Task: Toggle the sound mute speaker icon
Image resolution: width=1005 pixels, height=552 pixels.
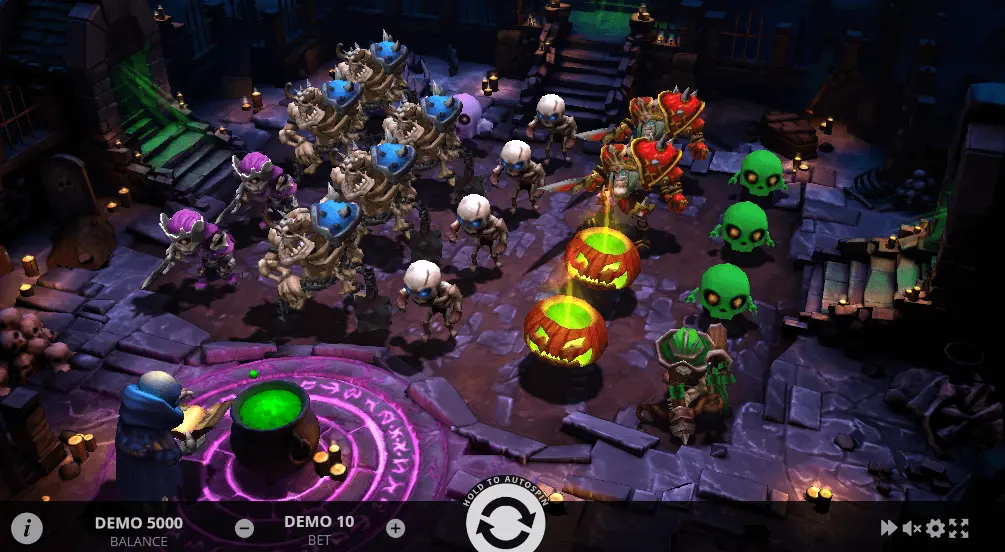Action: (911, 528)
